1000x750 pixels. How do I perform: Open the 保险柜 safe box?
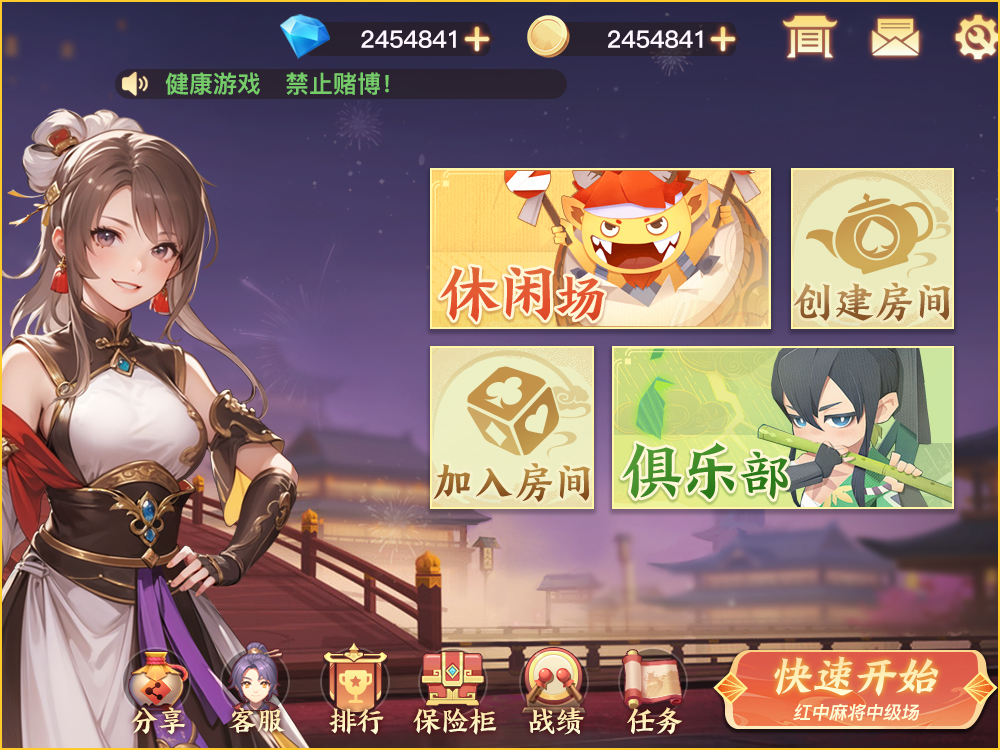[455, 692]
